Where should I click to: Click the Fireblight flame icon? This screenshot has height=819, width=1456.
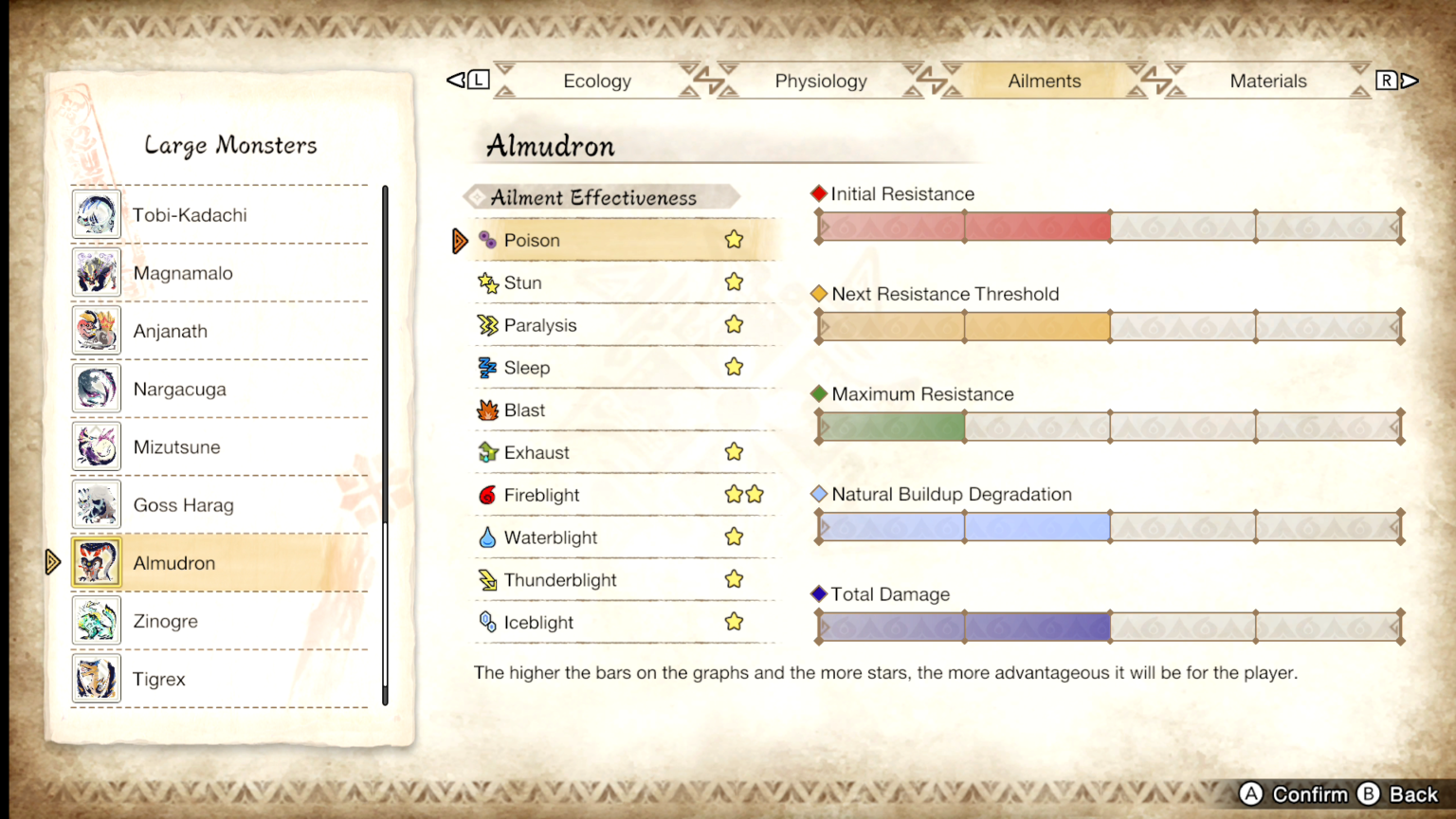point(487,495)
